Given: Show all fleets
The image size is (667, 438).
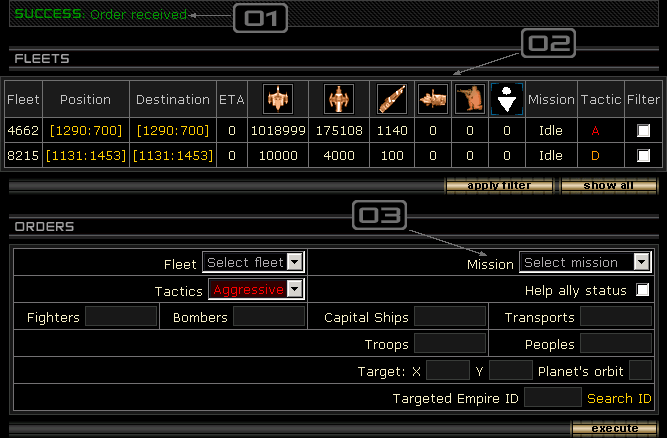Looking at the screenshot, I should [x=608, y=185].
